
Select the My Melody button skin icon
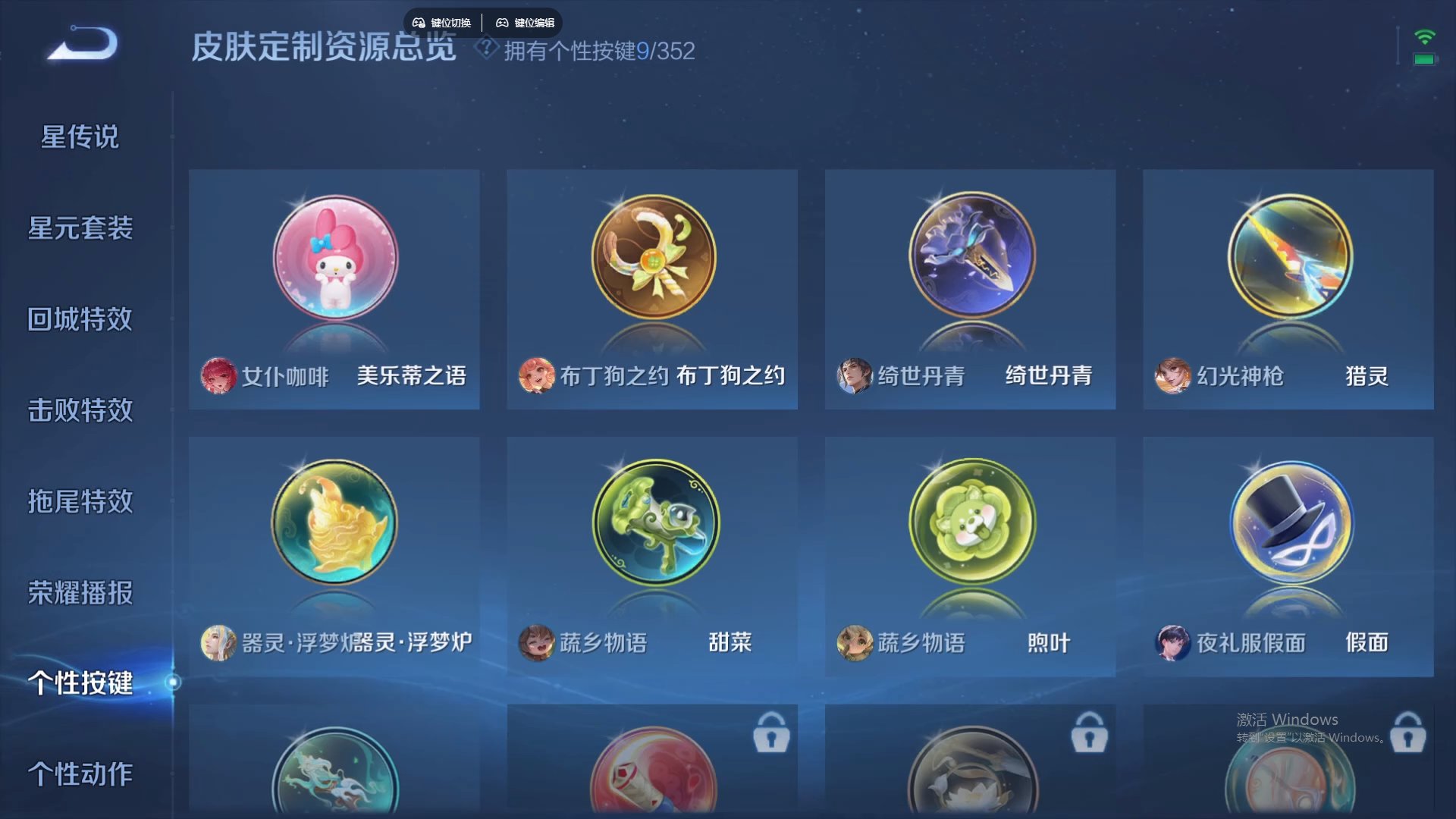pyautogui.click(x=334, y=258)
